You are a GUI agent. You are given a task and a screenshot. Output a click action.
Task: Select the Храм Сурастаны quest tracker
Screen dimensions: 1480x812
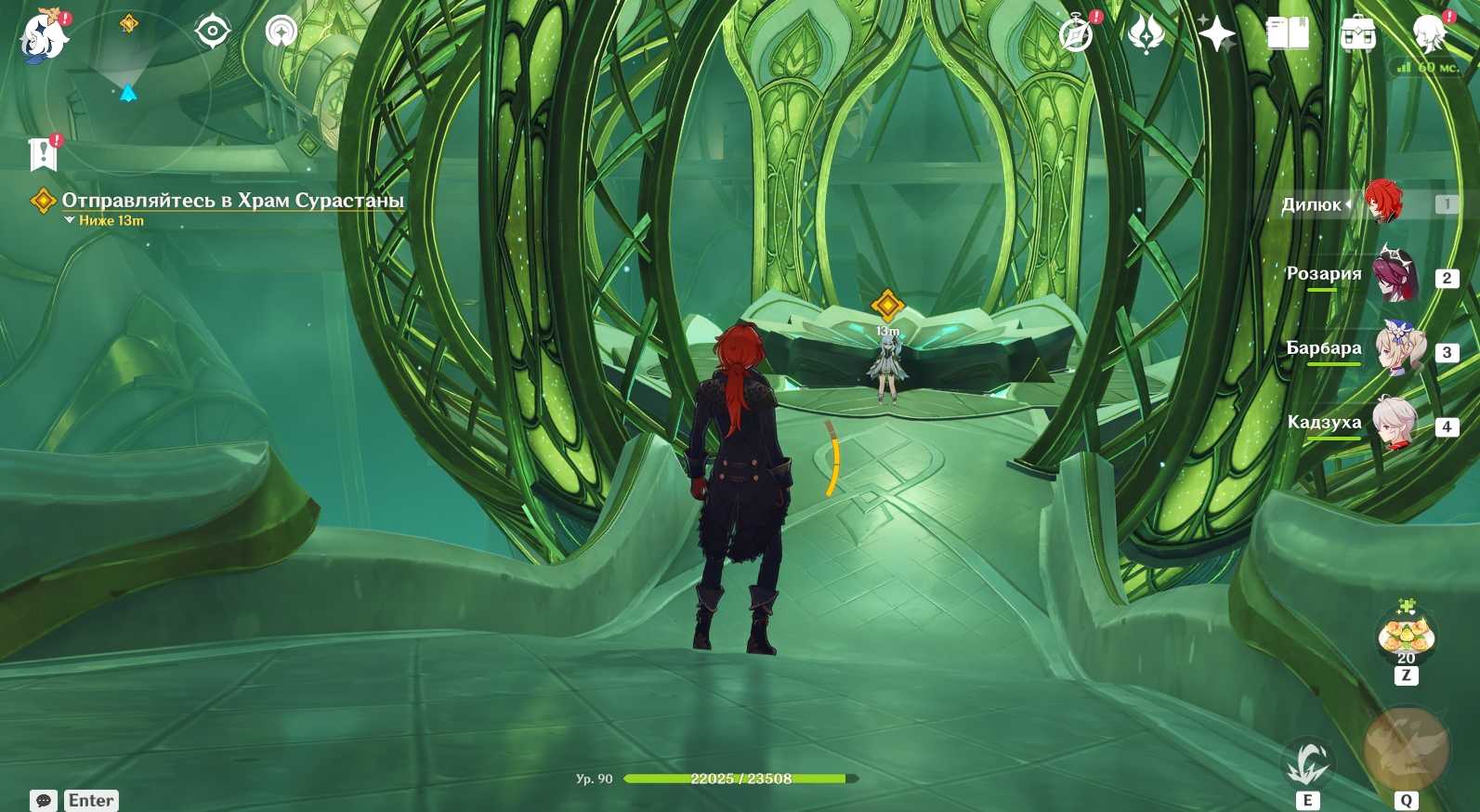[x=231, y=201]
